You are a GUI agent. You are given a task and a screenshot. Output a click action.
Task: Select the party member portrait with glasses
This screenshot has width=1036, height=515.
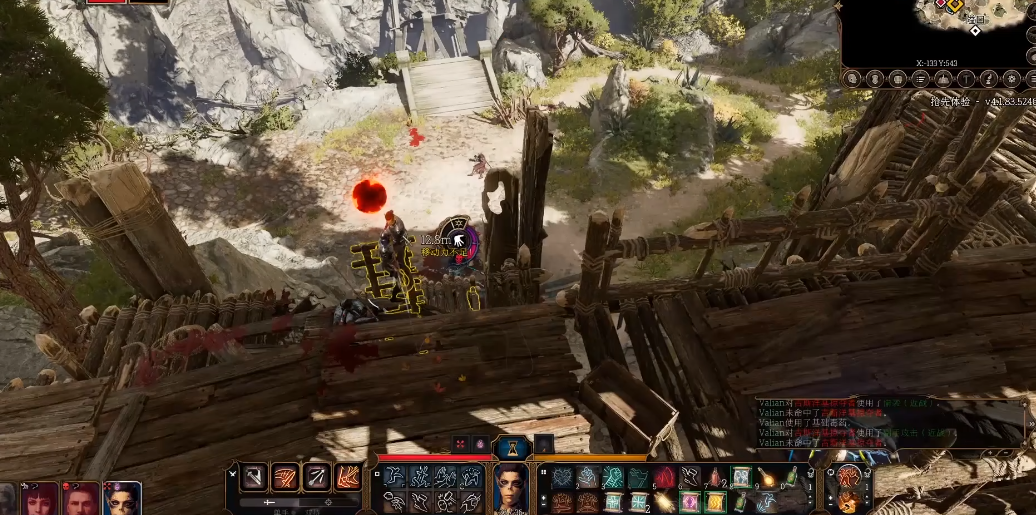(x=122, y=498)
